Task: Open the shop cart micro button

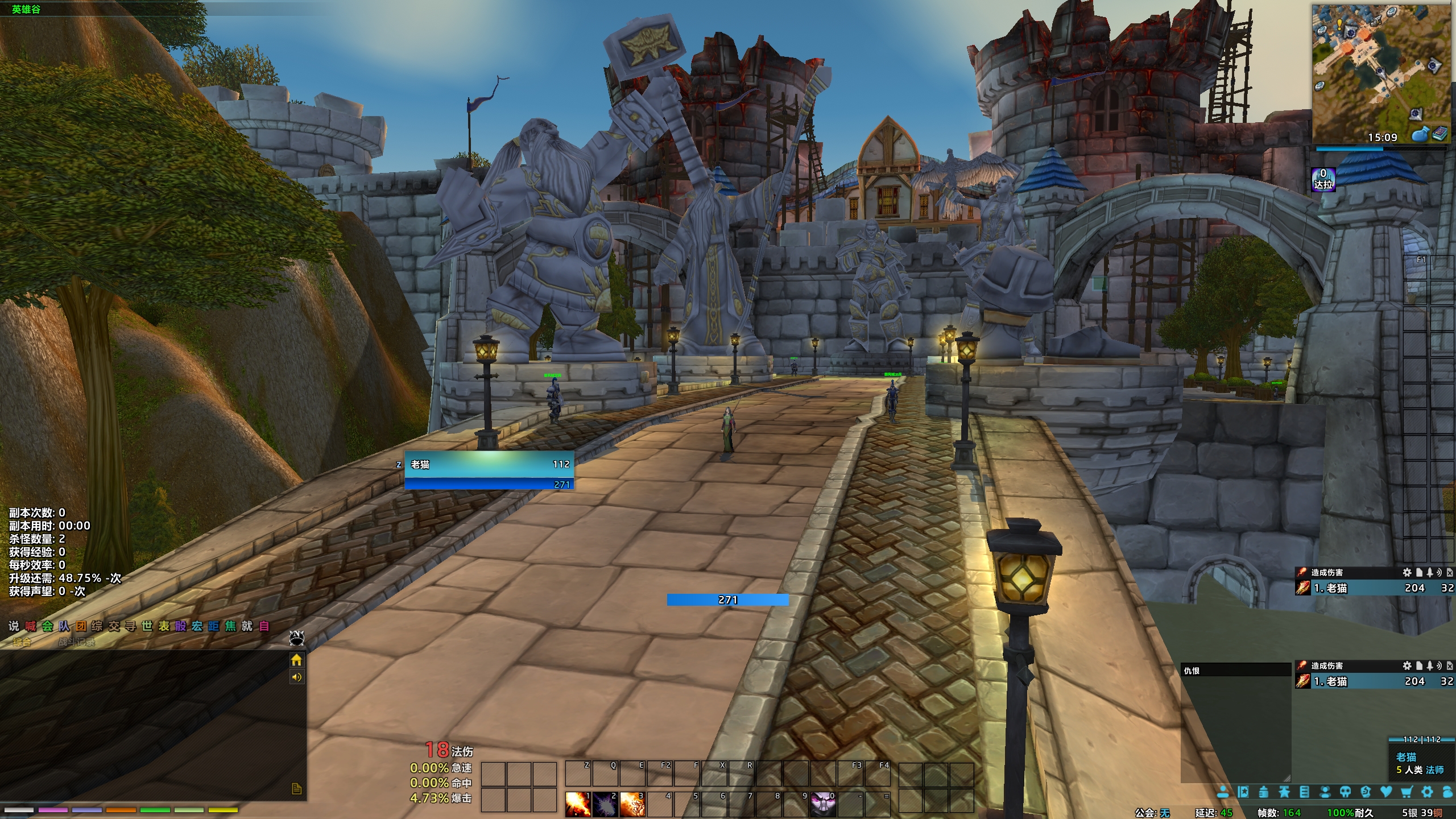Action: pos(1407,792)
